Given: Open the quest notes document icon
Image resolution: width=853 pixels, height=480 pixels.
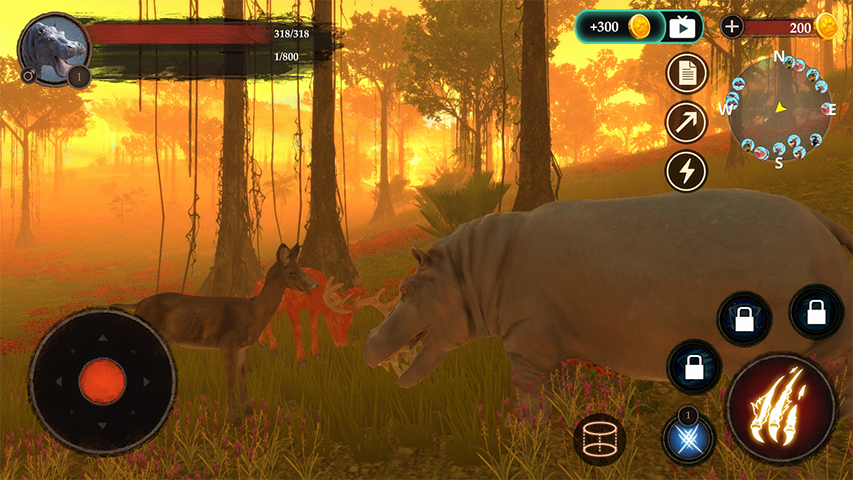Looking at the screenshot, I should (686, 73).
